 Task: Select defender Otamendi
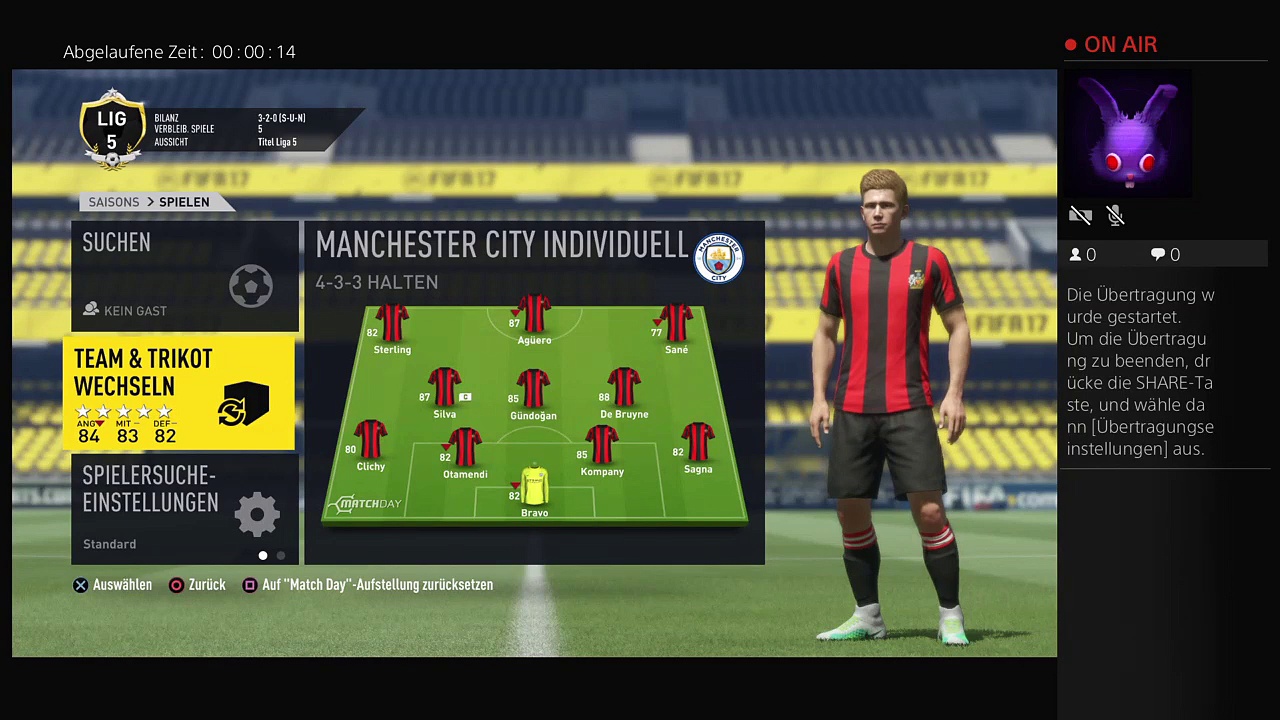click(x=465, y=448)
